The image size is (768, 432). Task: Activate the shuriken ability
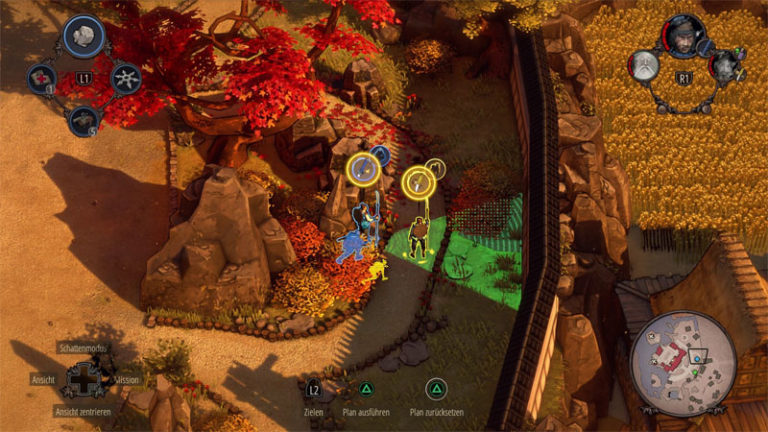[x=126, y=78]
